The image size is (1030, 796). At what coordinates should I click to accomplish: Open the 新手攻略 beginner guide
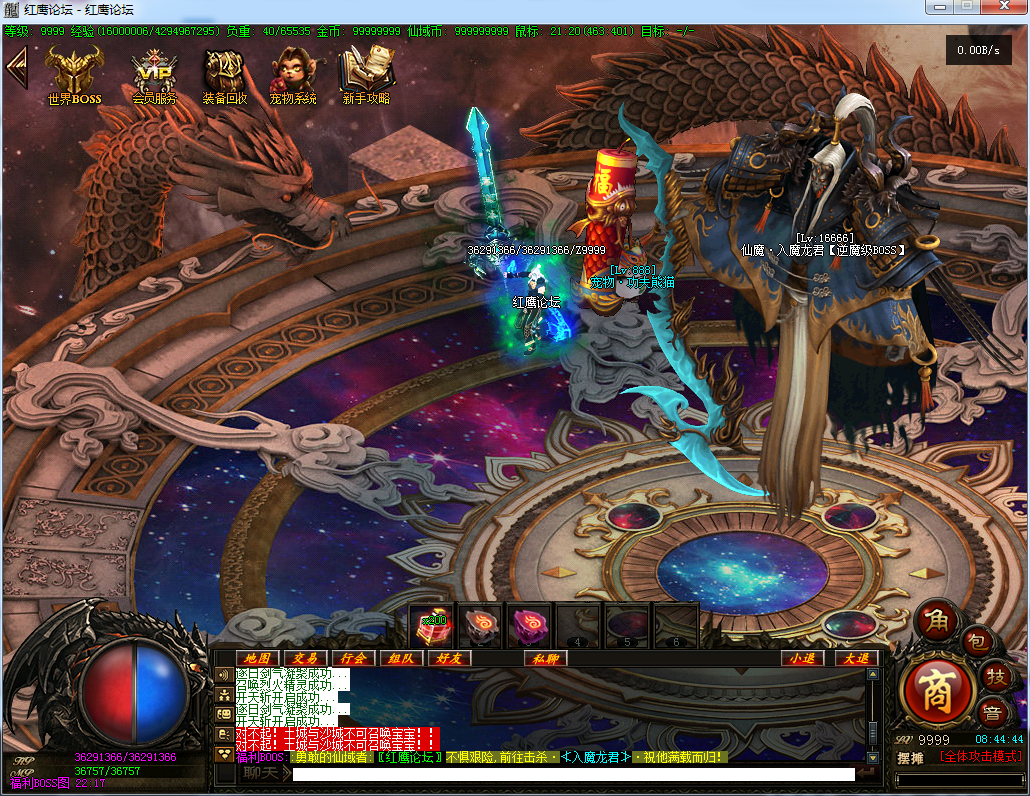click(366, 75)
